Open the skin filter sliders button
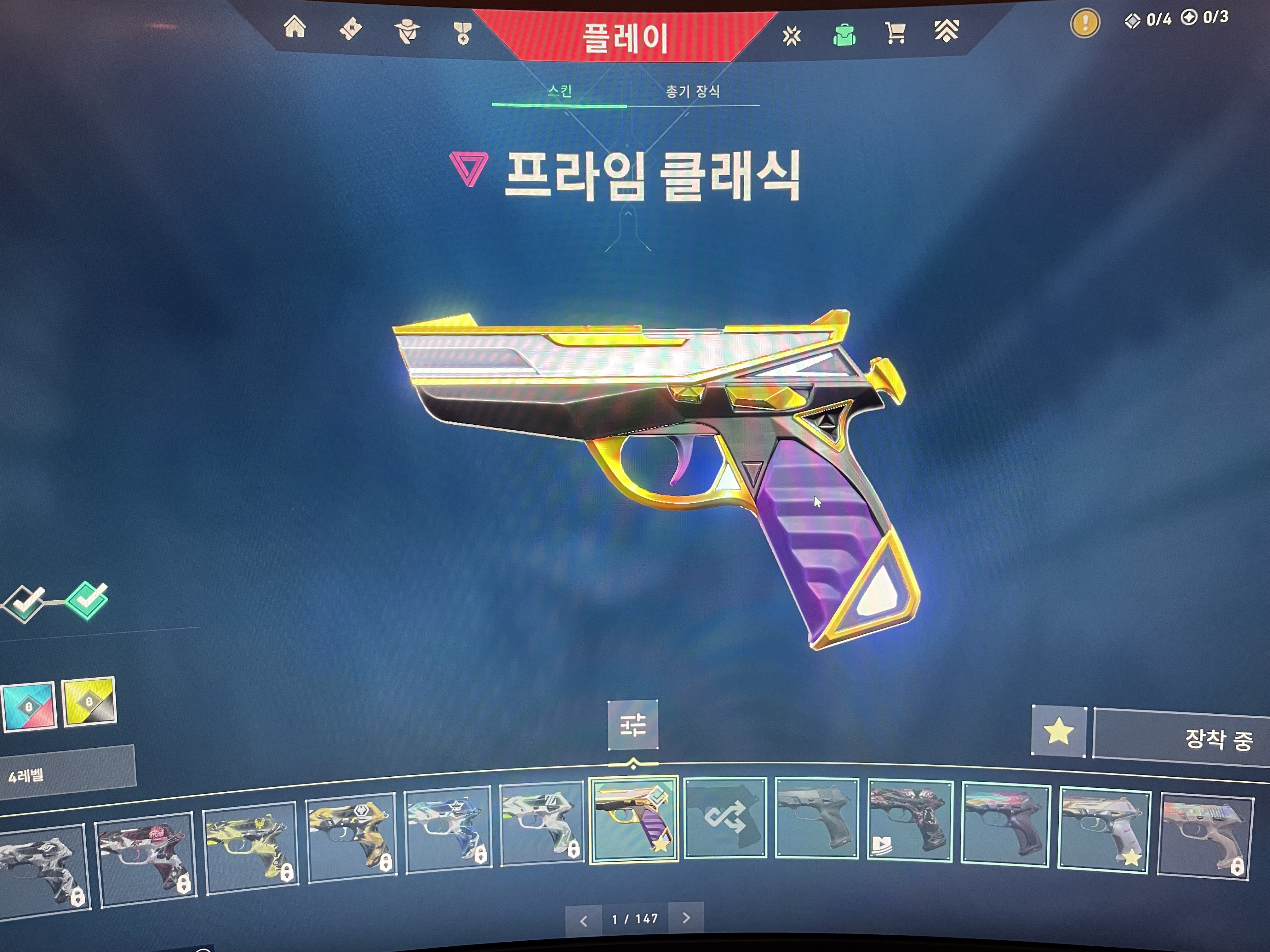The height and width of the screenshot is (952, 1270). (x=633, y=725)
